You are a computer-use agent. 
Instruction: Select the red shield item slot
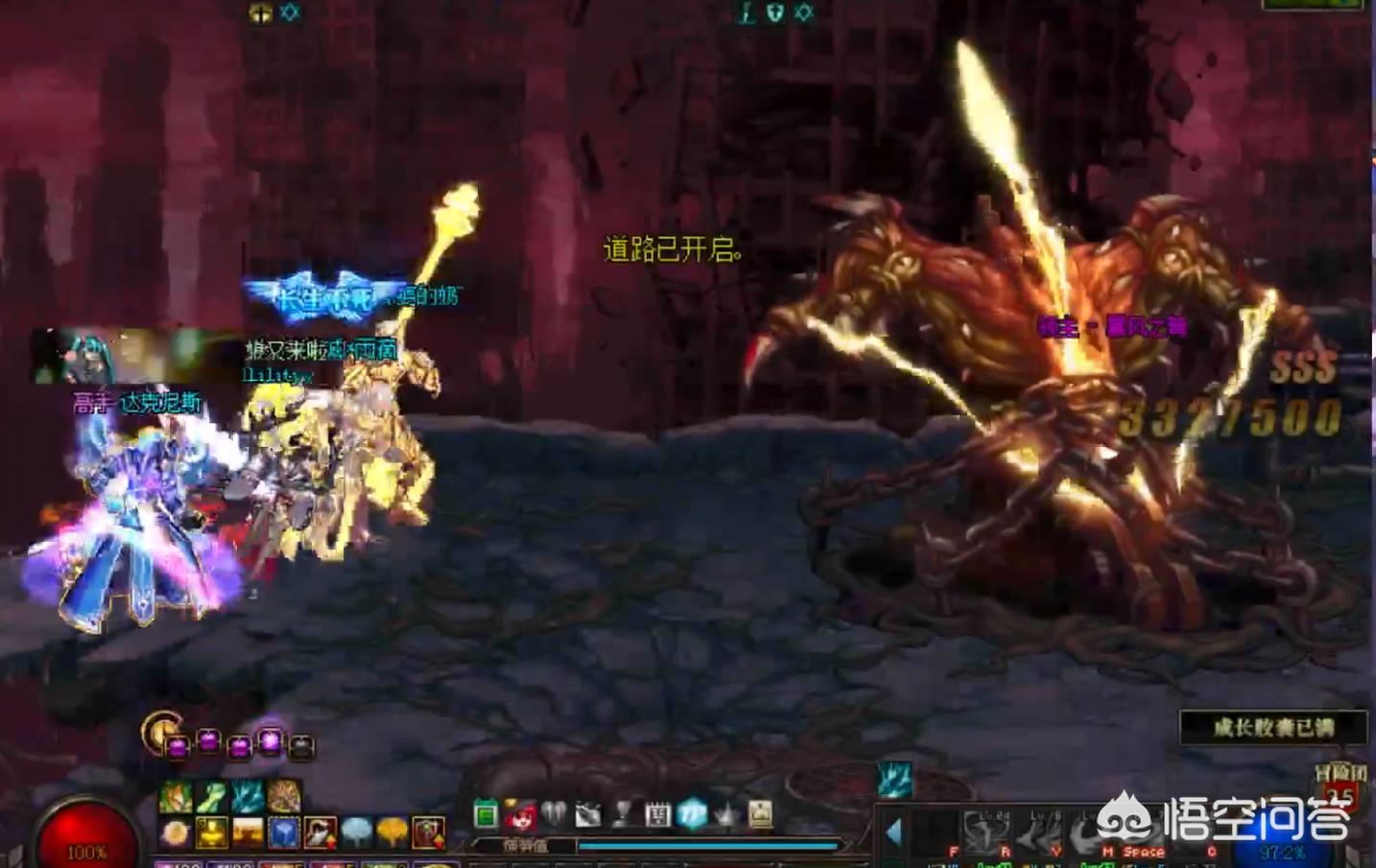[428, 833]
